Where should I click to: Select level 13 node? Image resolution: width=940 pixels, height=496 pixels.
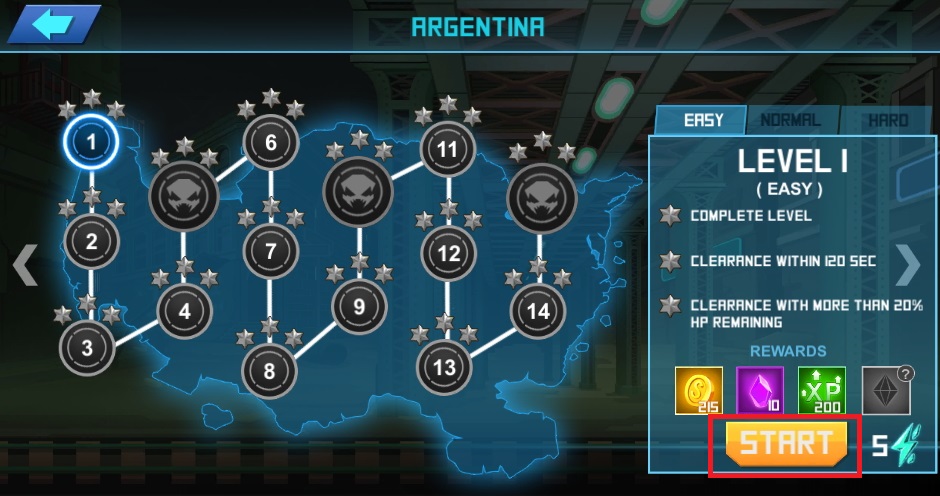point(444,367)
